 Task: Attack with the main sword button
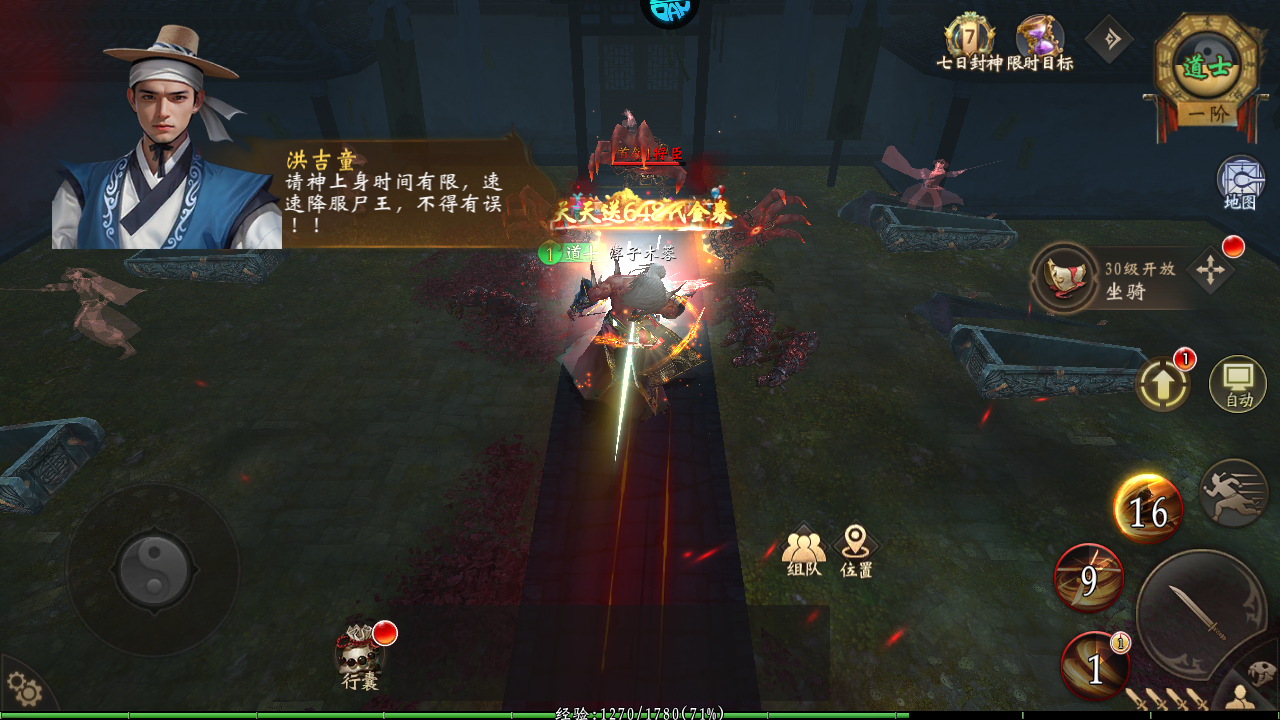coord(1200,614)
